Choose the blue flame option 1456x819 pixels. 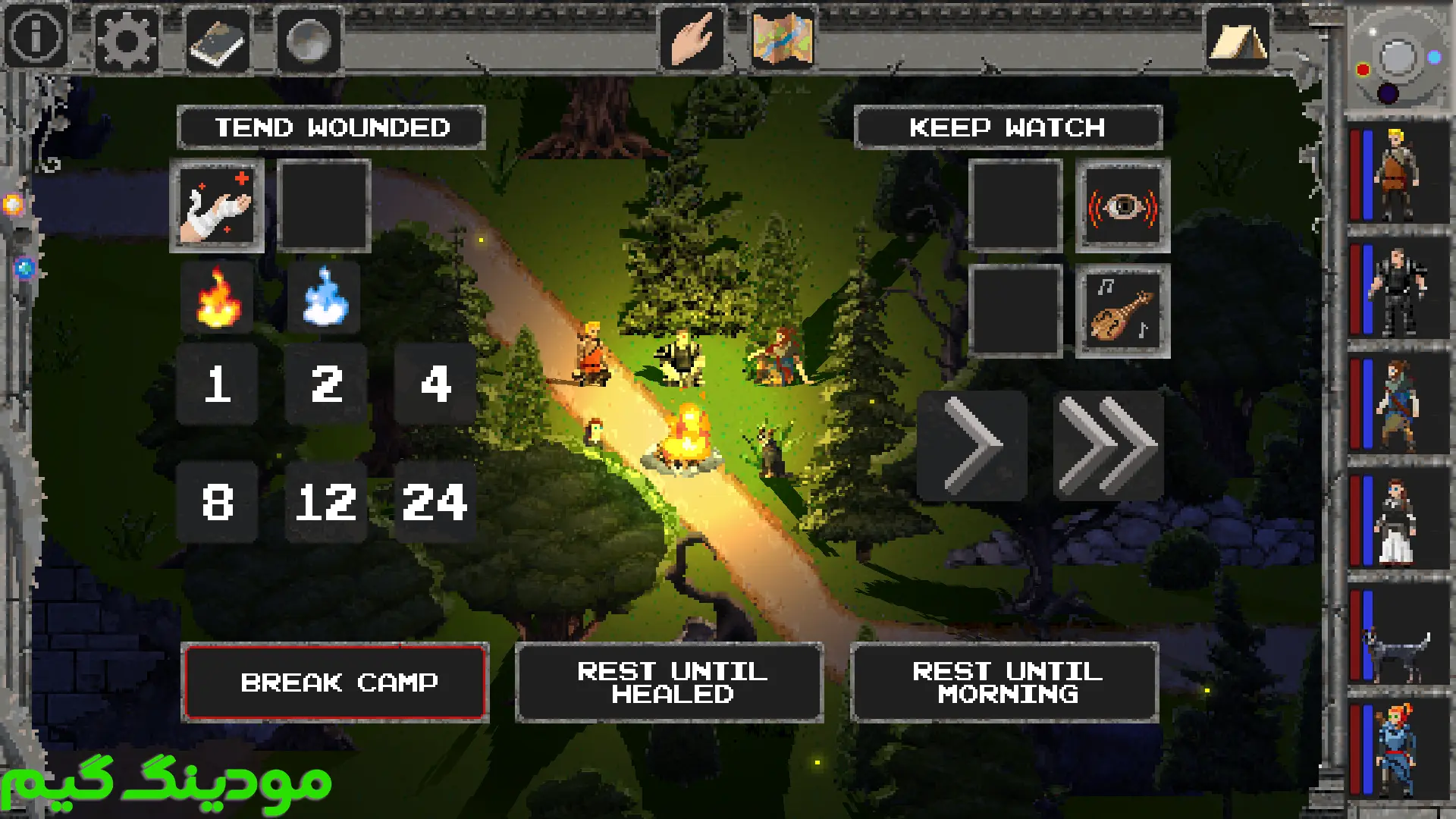click(x=325, y=298)
